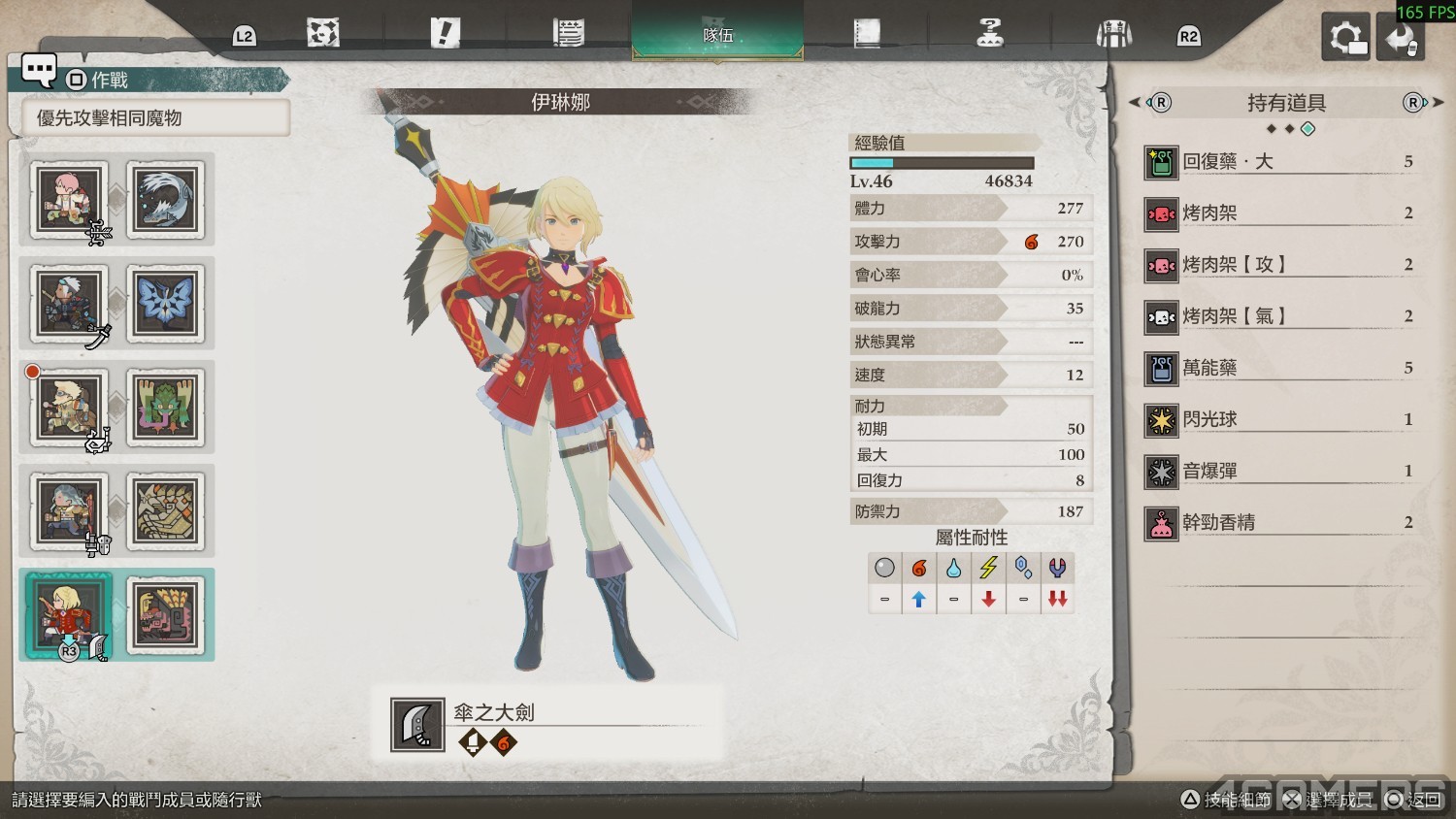Open the book icon tab

pos(866,34)
